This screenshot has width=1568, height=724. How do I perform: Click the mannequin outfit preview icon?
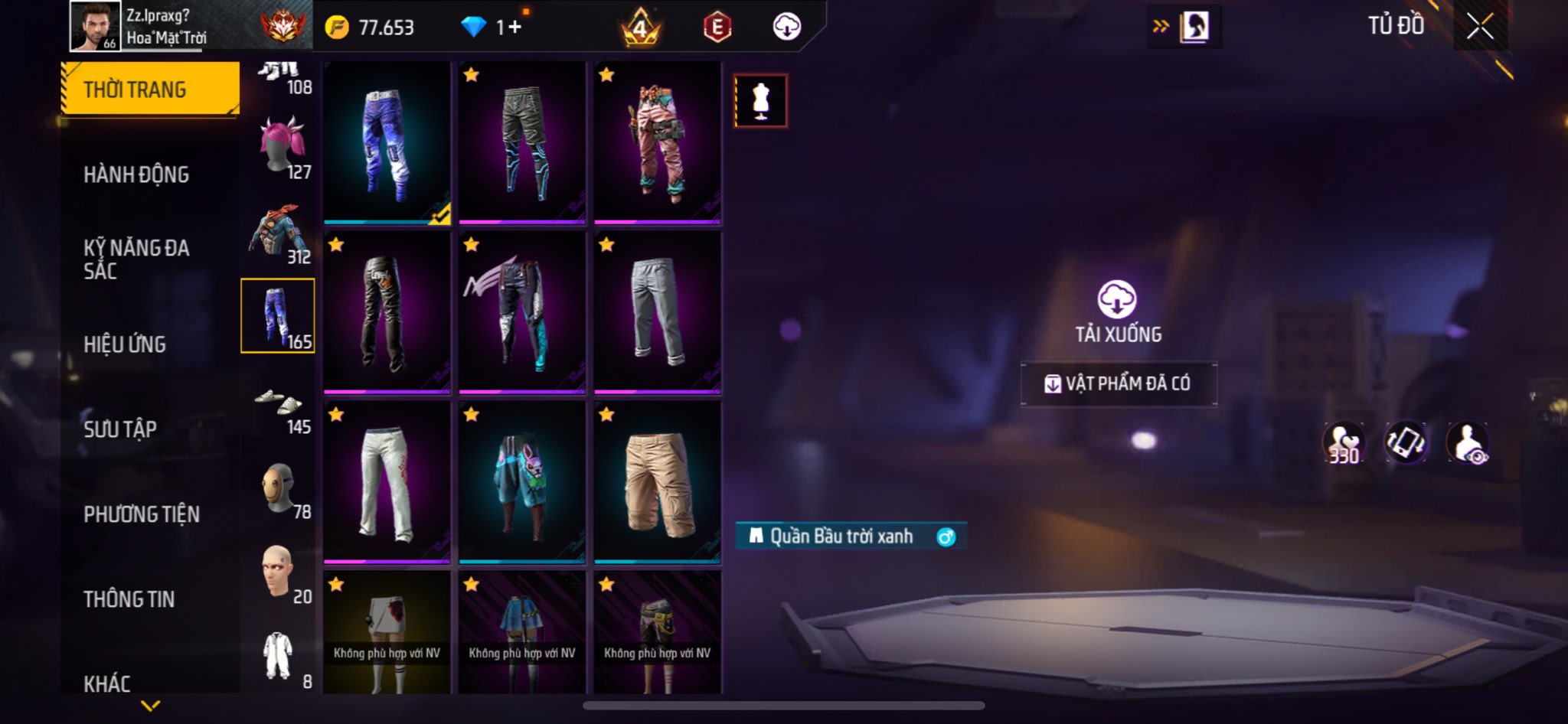point(760,101)
